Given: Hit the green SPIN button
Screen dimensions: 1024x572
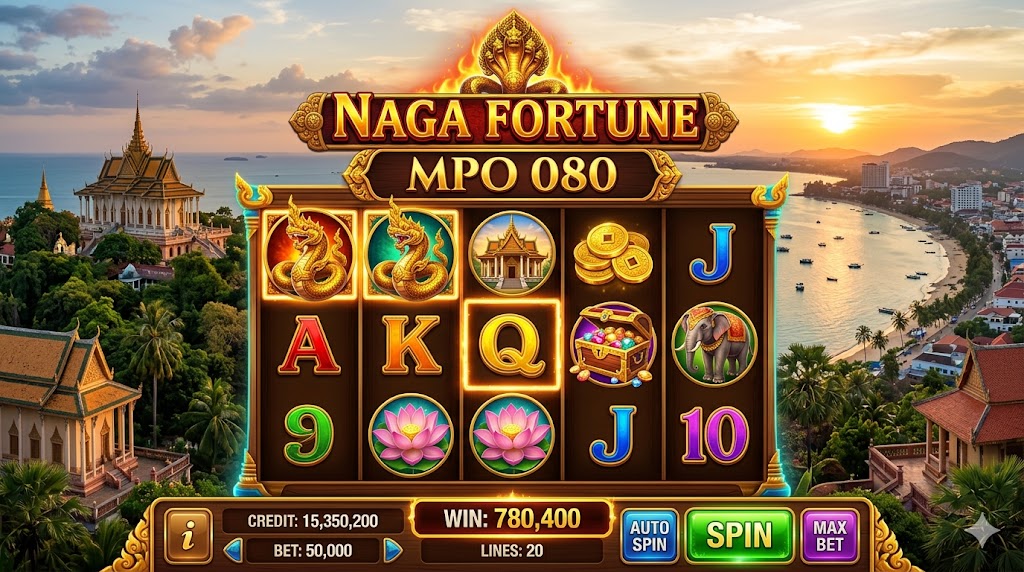Looking at the screenshot, I should tap(739, 535).
